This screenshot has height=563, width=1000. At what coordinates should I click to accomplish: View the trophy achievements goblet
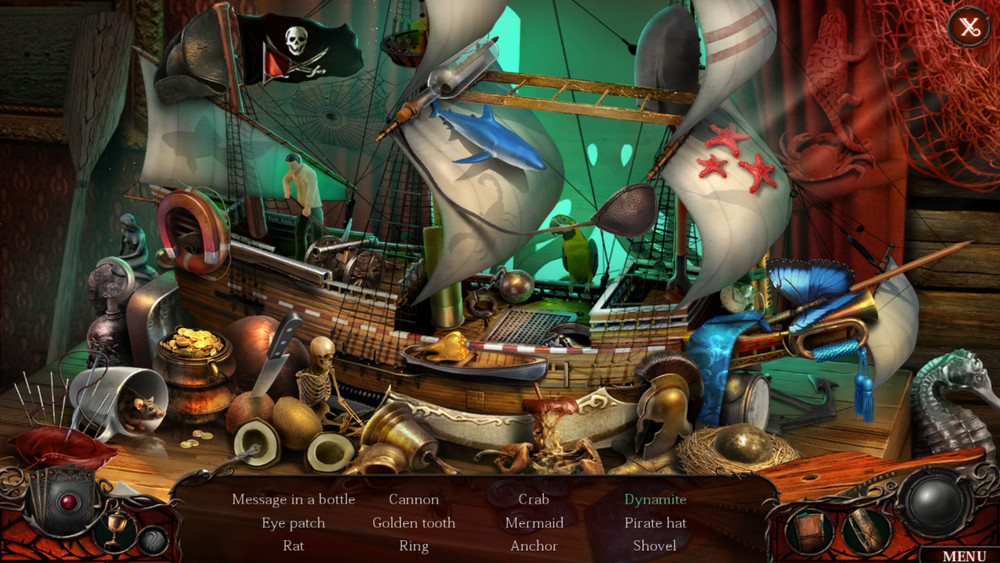click(115, 527)
